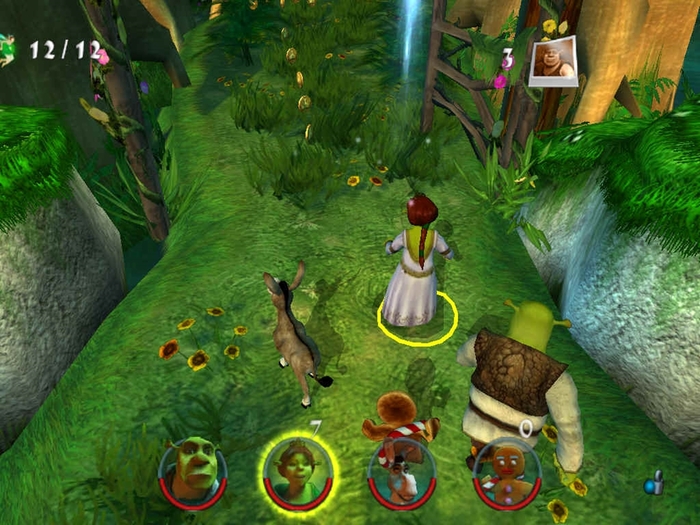The height and width of the screenshot is (525, 700).
Task: Choose the highlighted Fiona portrait
Action: pyautogui.click(x=299, y=470)
